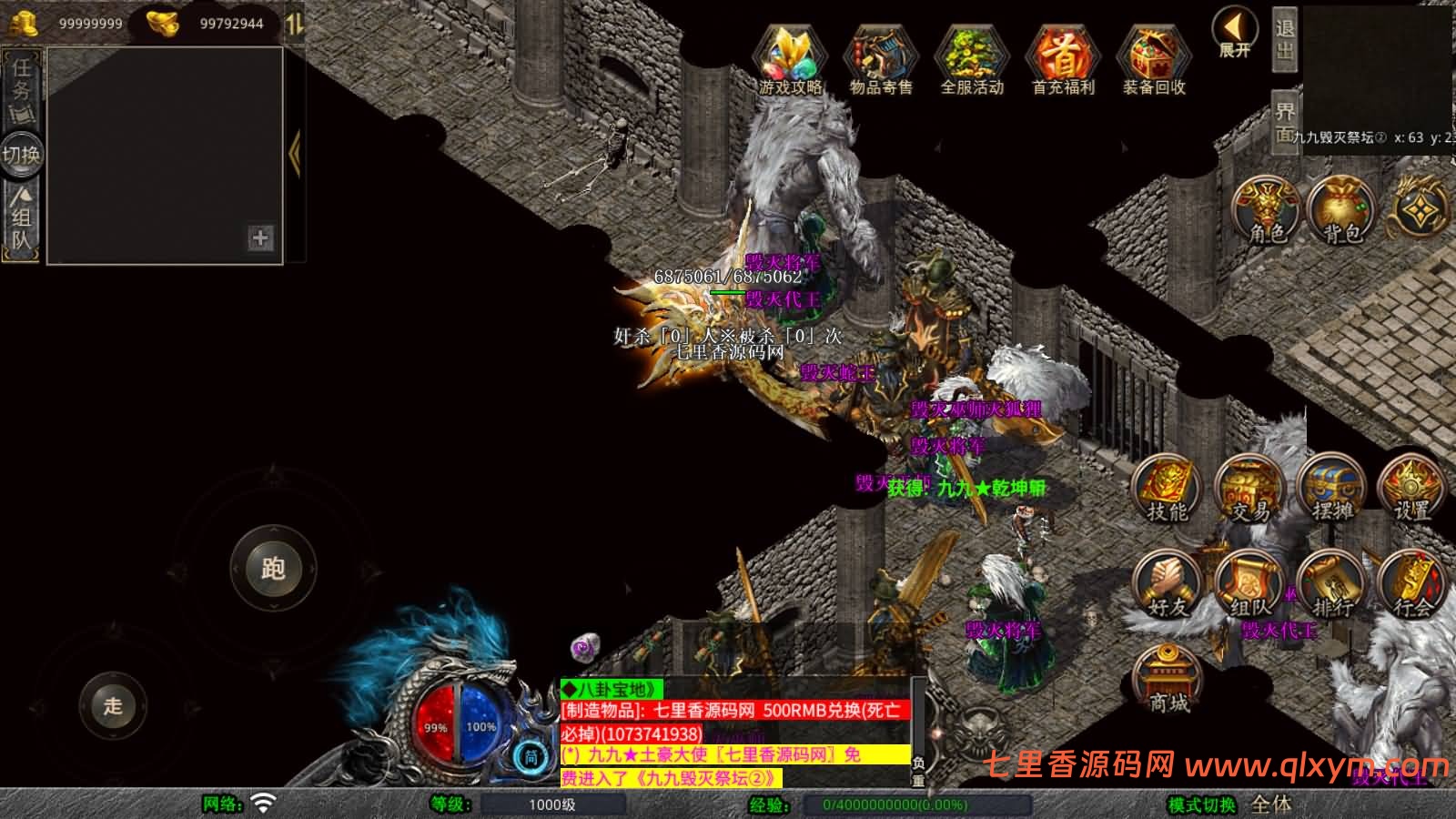Open the 排行 rankings icon

[x=1332, y=584]
